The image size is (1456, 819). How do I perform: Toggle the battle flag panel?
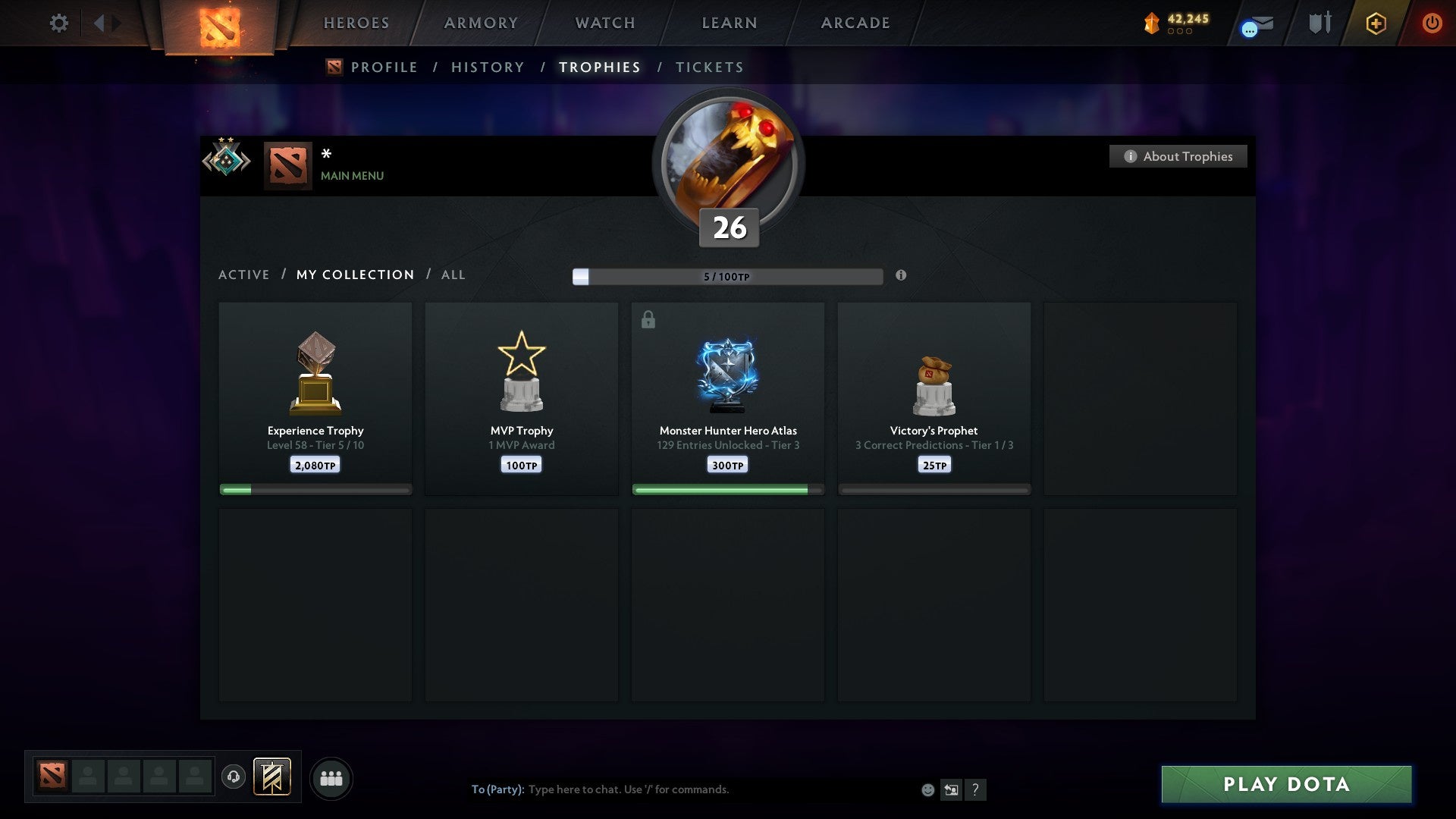point(272,777)
